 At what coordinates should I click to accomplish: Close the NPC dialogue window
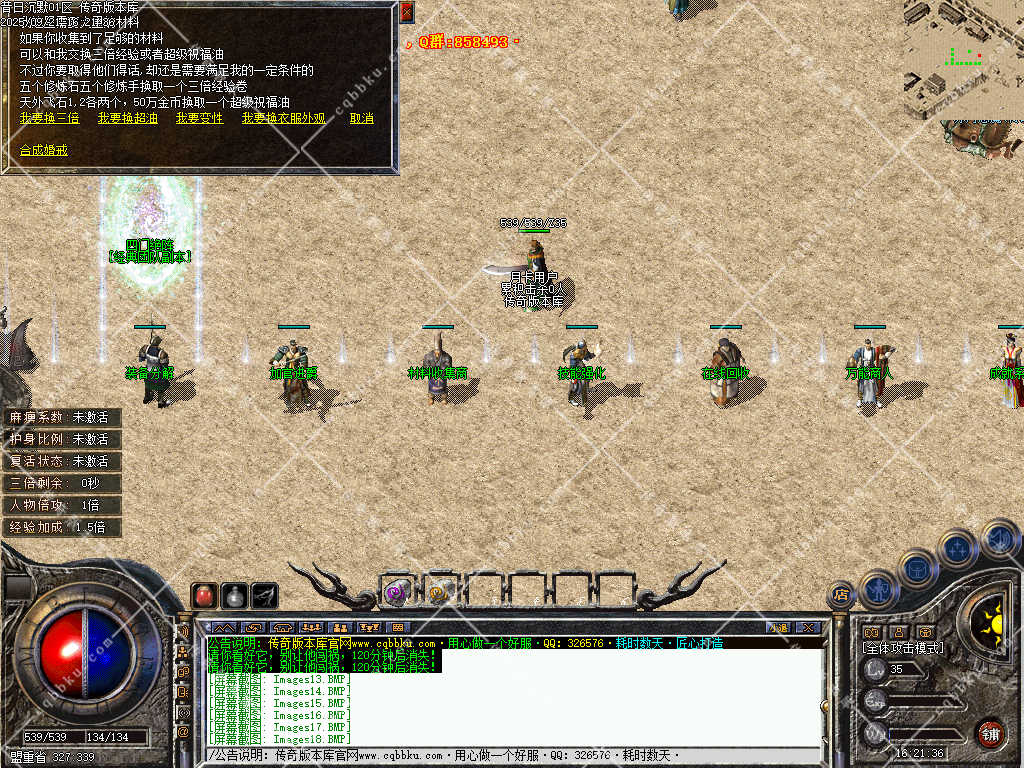coord(406,12)
